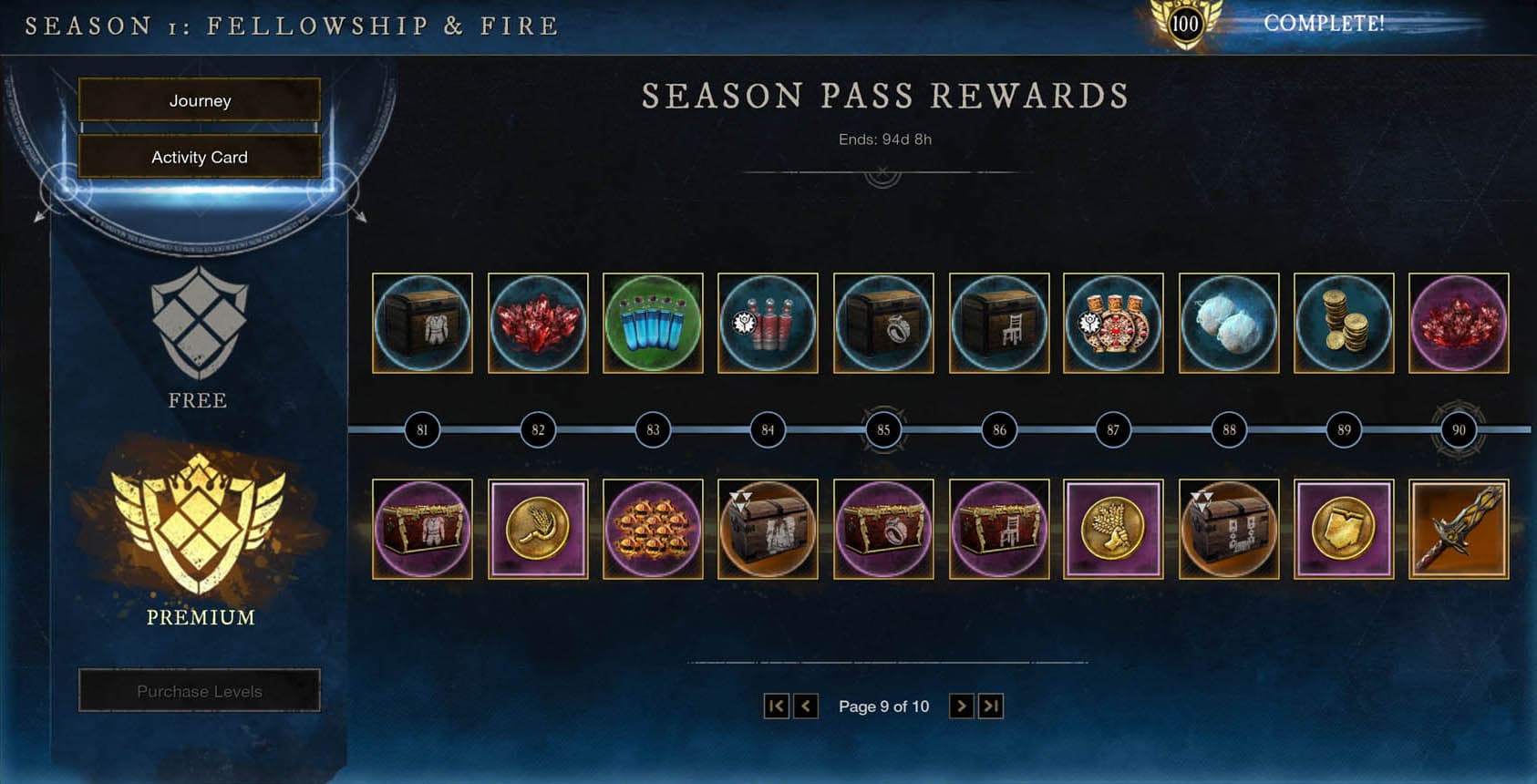Viewport: 1537px width, 784px height.
Task: Claim the blue potions reward at level 83
Action: (x=652, y=324)
